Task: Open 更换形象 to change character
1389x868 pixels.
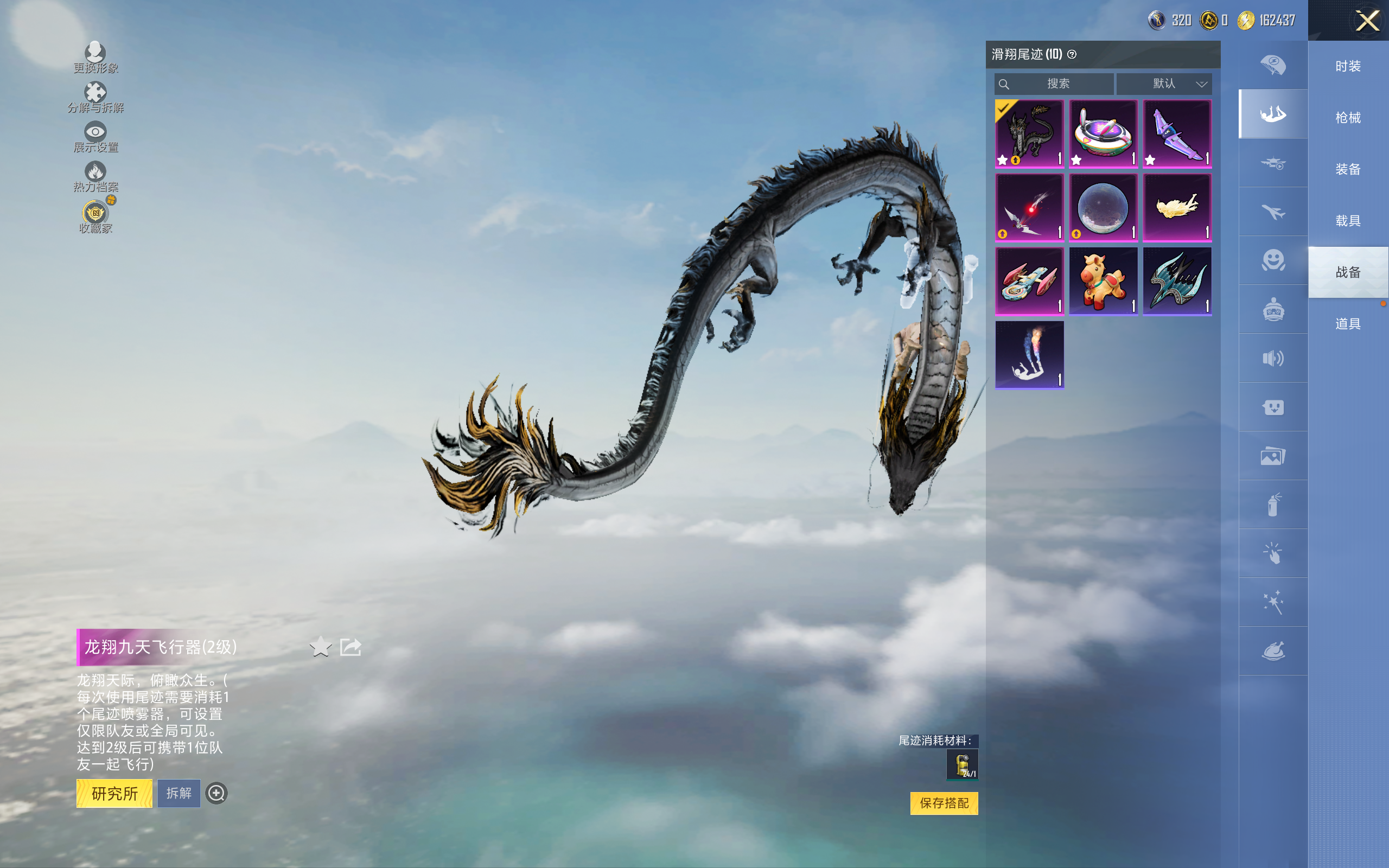Action: [95, 58]
